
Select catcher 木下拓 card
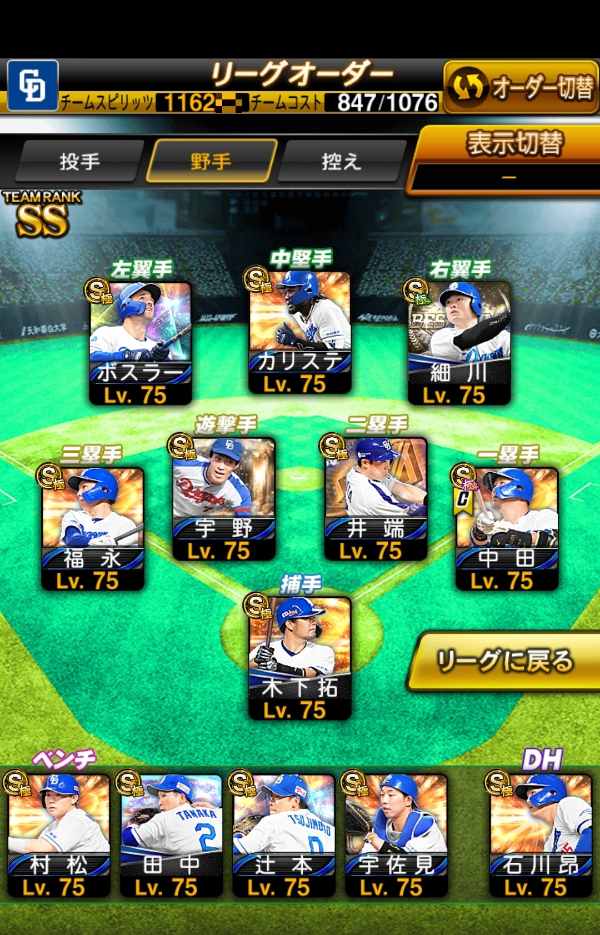click(299, 657)
